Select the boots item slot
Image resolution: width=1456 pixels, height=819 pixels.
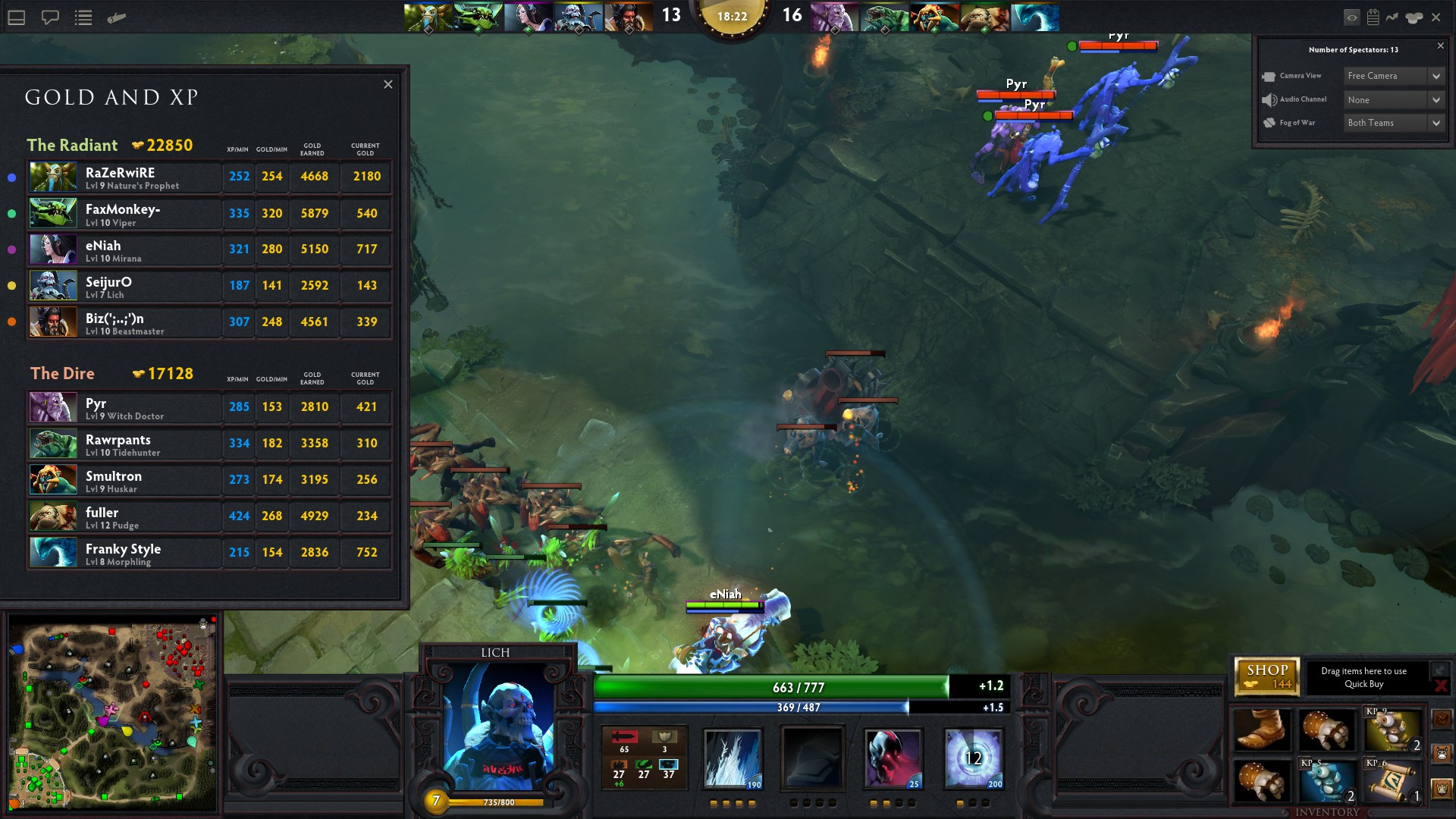click(1262, 730)
